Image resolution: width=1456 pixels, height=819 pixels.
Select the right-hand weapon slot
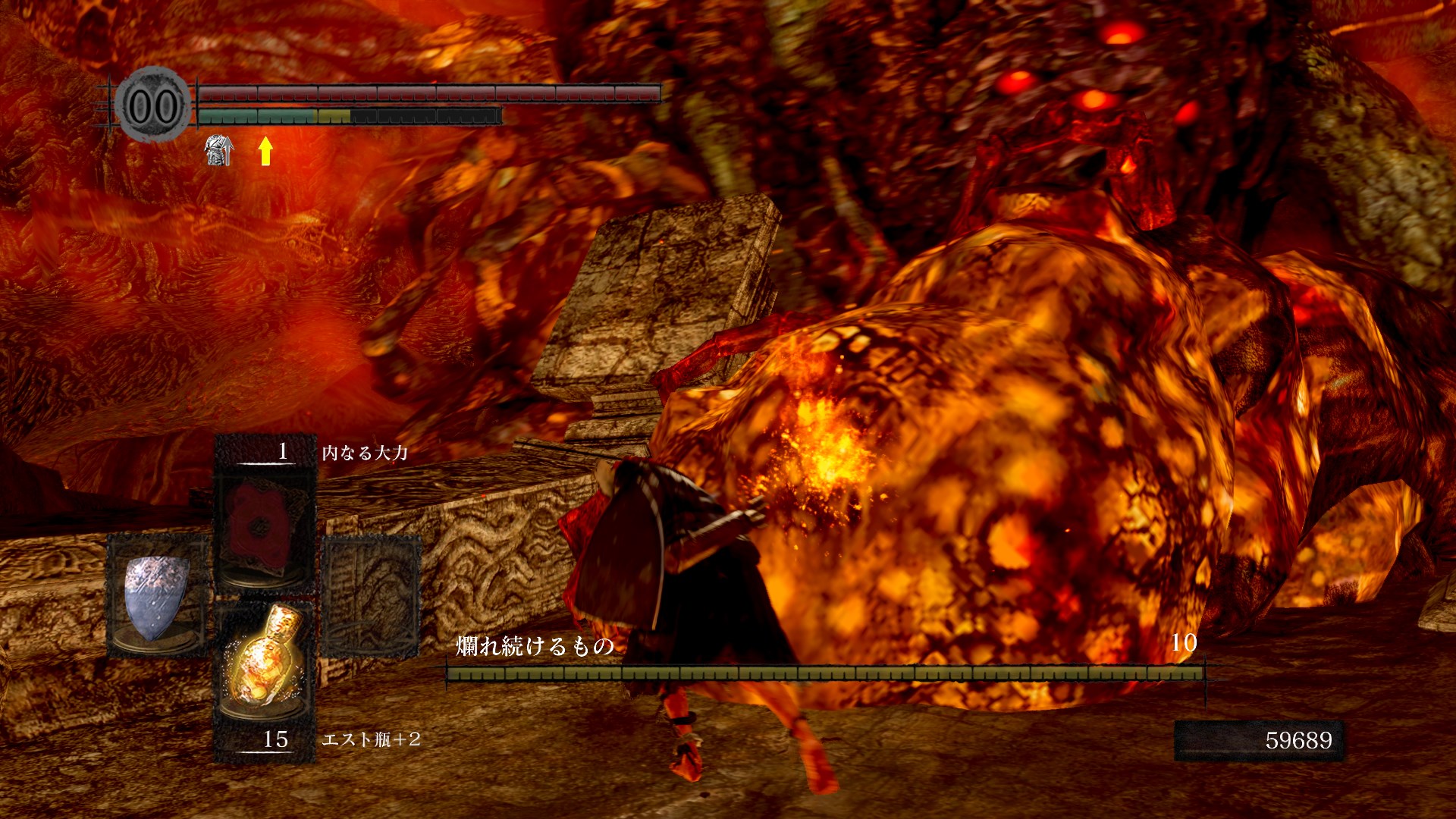tap(371, 595)
